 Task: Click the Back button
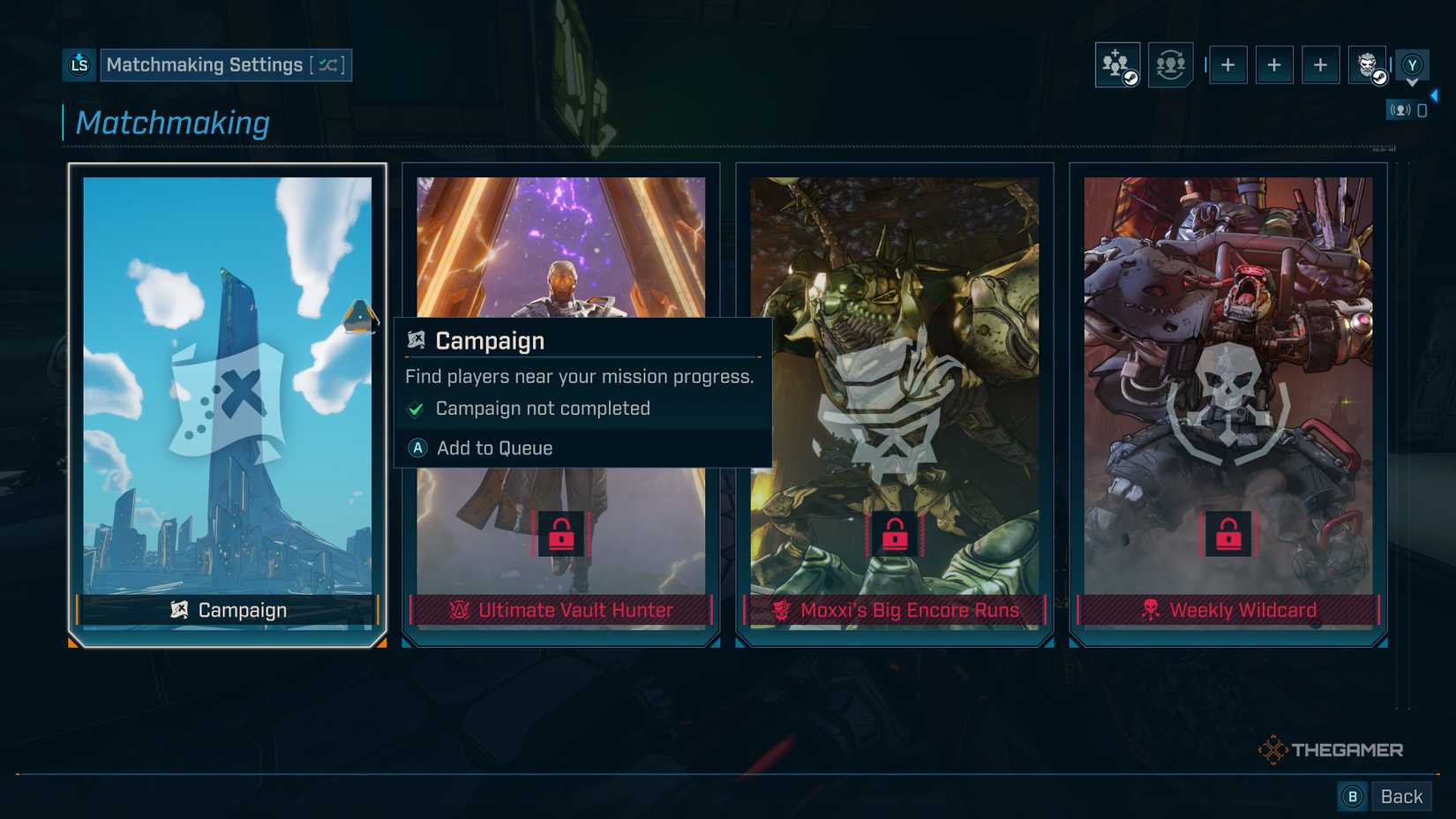1400,795
